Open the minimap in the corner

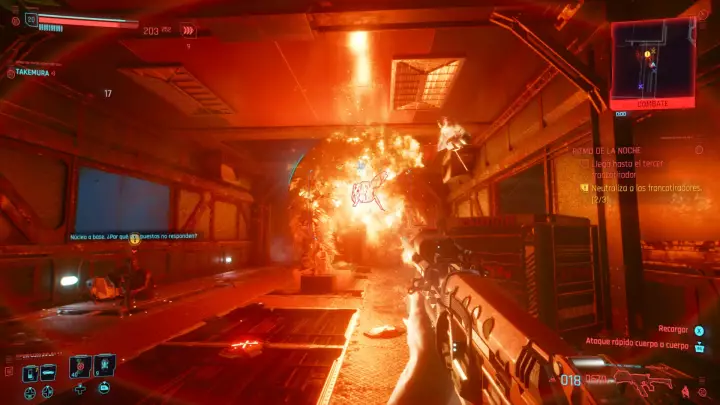[653, 58]
